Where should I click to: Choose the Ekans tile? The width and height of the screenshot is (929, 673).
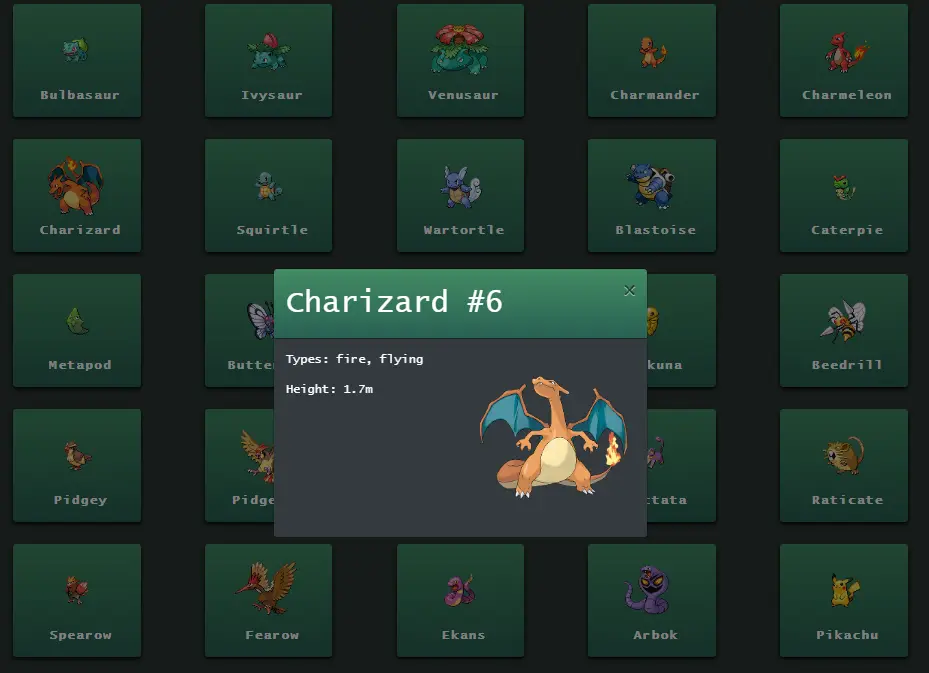click(x=460, y=600)
